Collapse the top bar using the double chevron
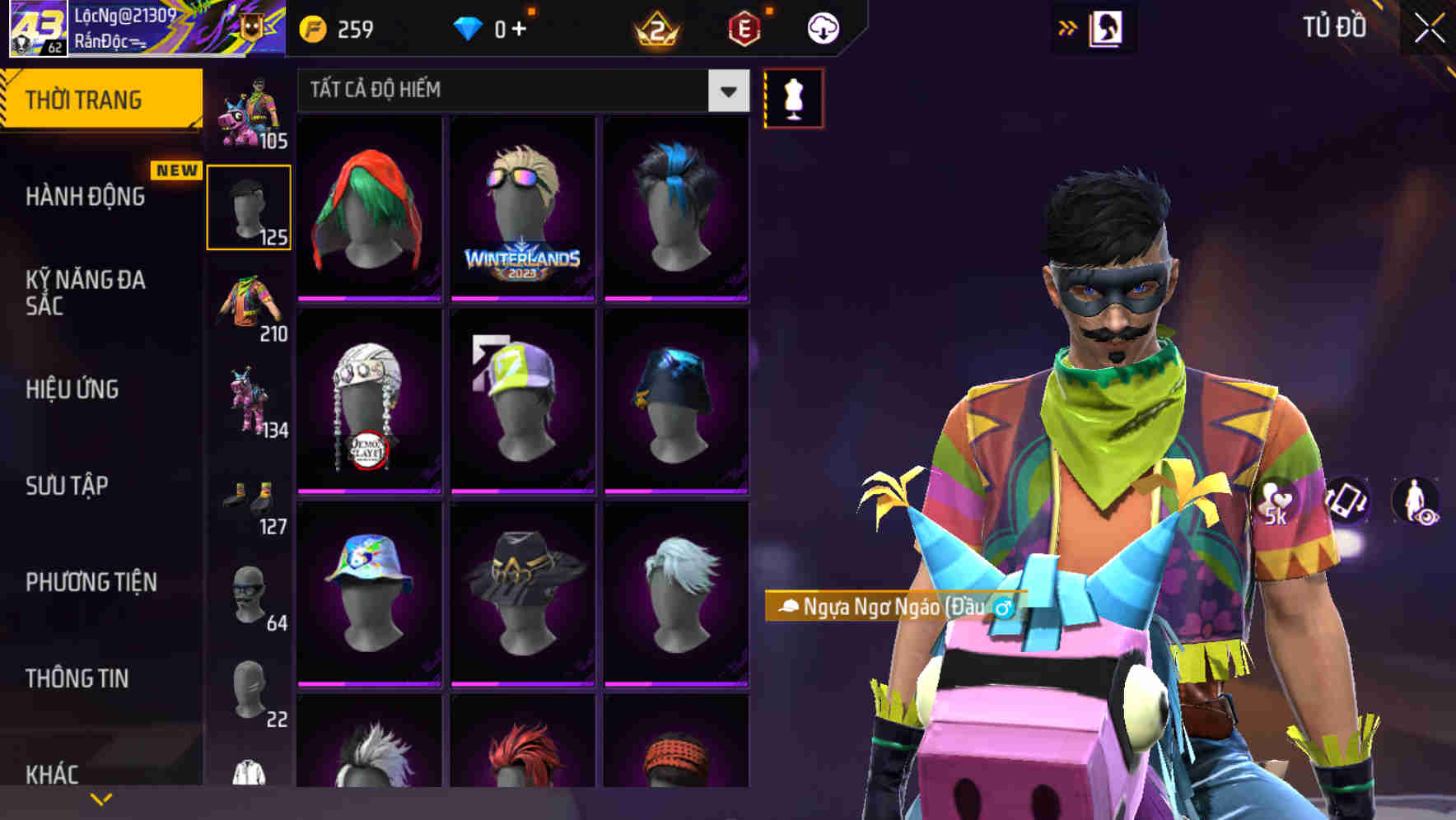This screenshot has height=820, width=1456. [x=1067, y=26]
